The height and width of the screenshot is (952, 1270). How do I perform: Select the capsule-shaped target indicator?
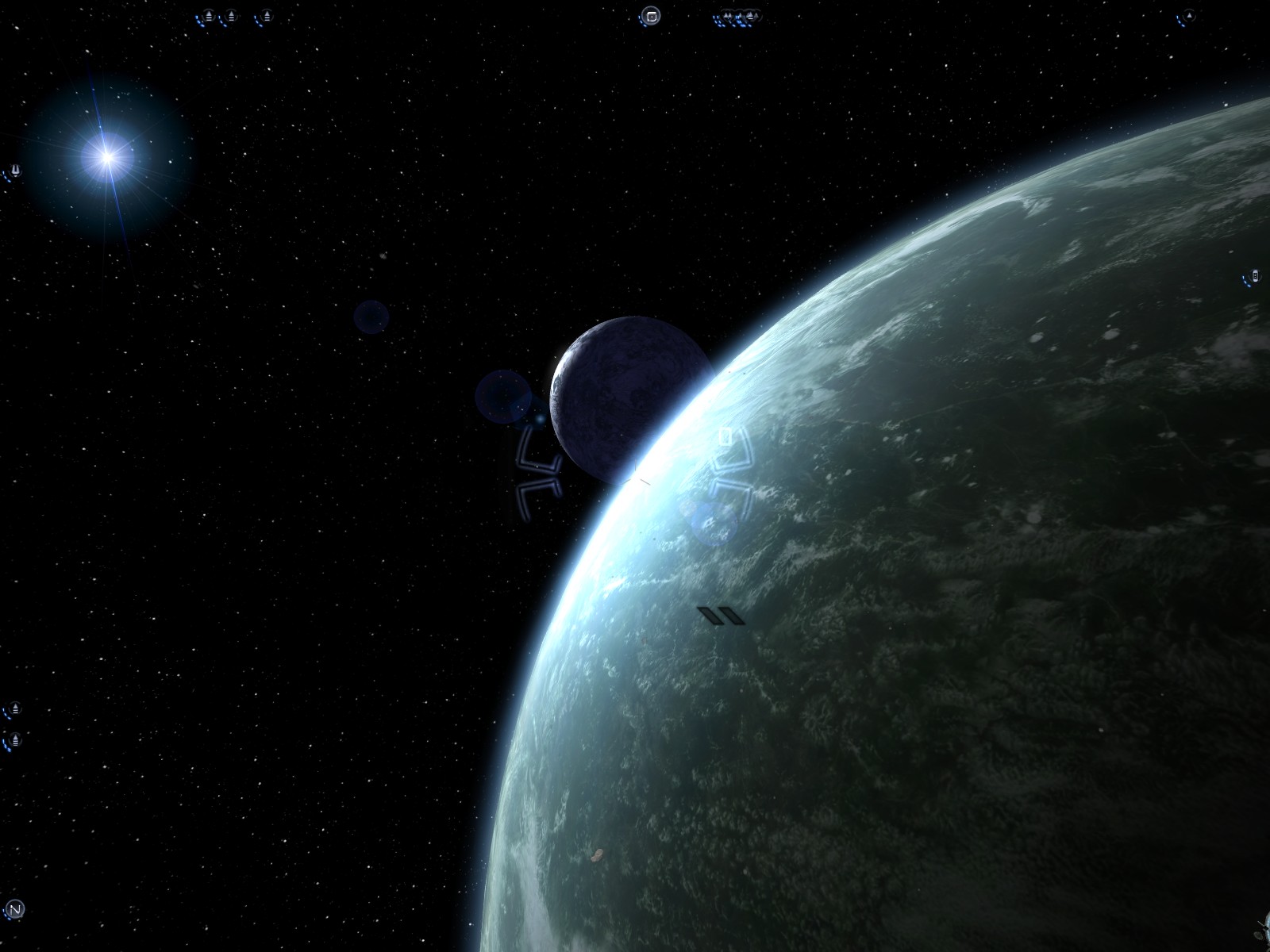(x=1255, y=276)
